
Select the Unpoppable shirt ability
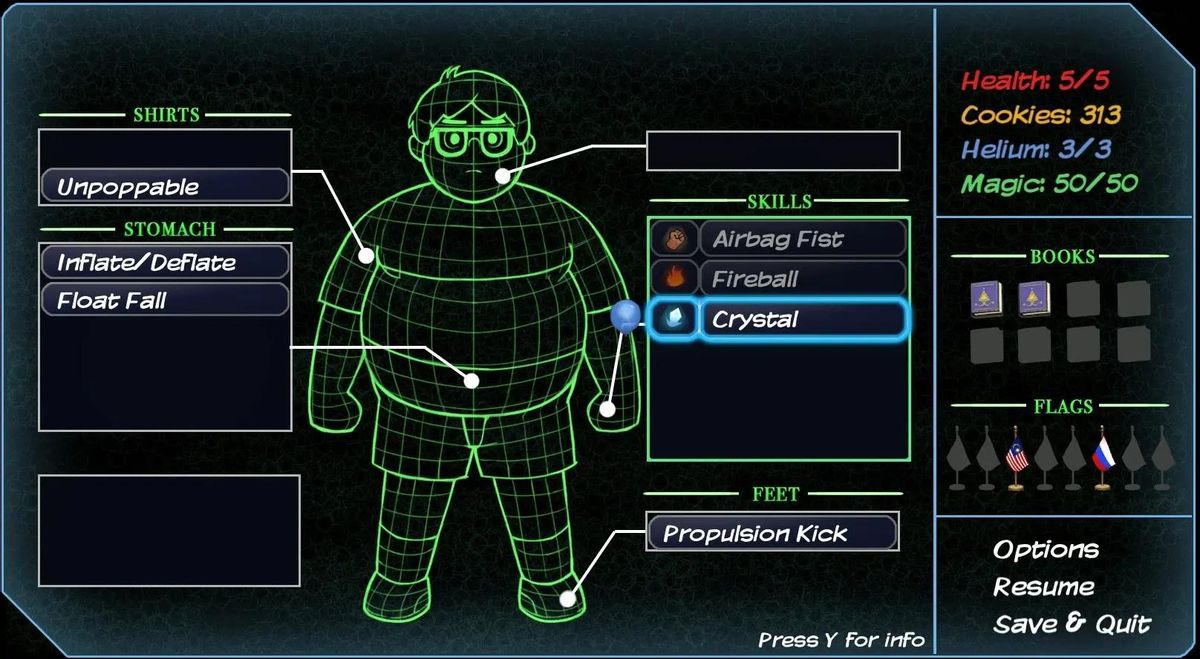165,187
